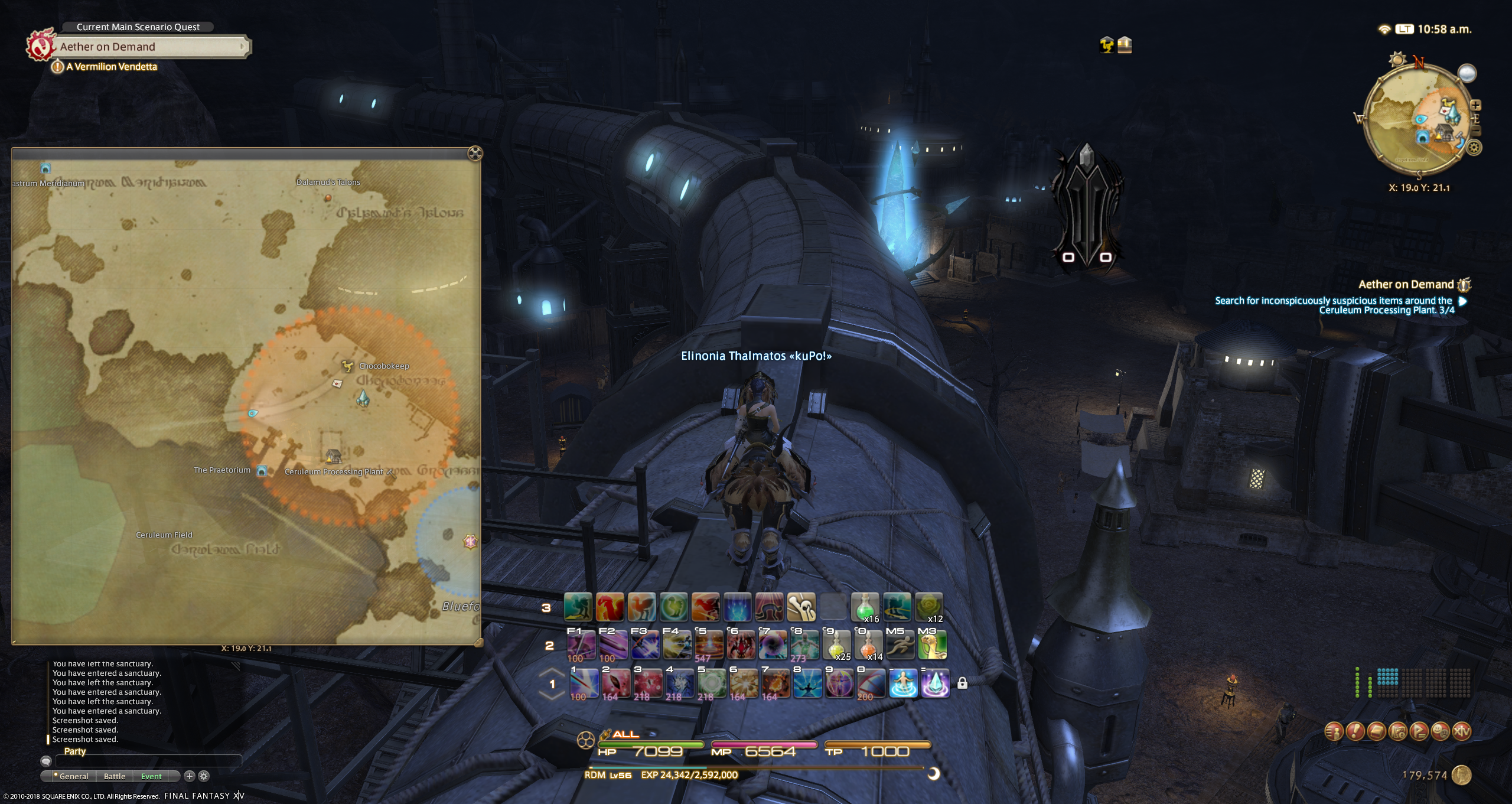Open minimap settings via the gear icon

click(x=1474, y=147)
